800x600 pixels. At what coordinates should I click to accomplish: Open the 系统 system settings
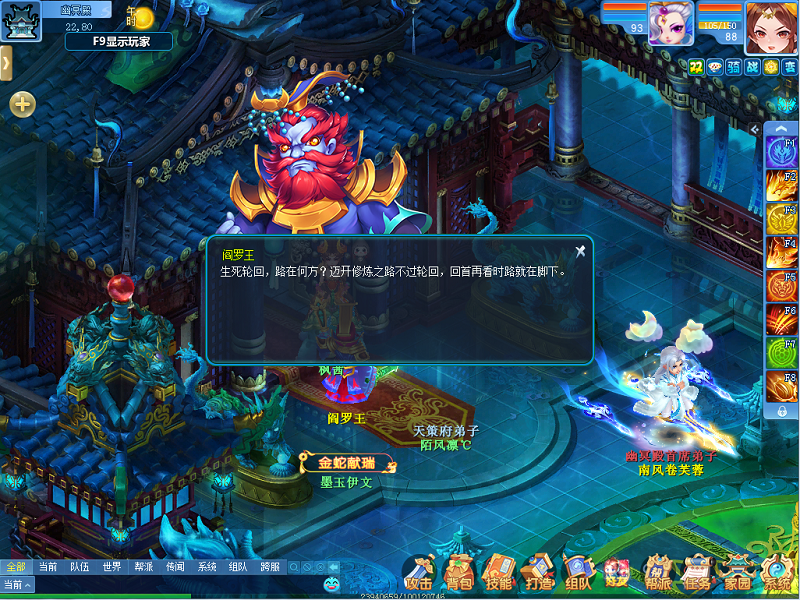pyautogui.click(x=777, y=573)
